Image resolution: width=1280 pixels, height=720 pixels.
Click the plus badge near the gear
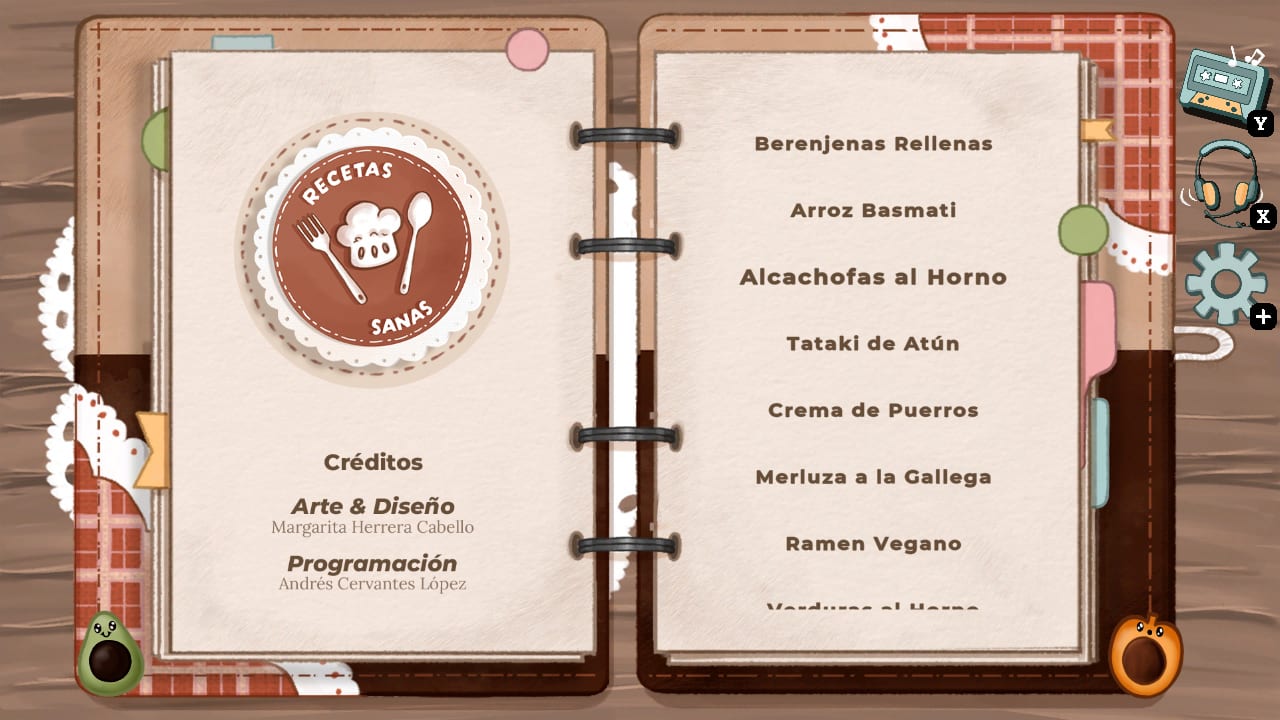click(1262, 317)
